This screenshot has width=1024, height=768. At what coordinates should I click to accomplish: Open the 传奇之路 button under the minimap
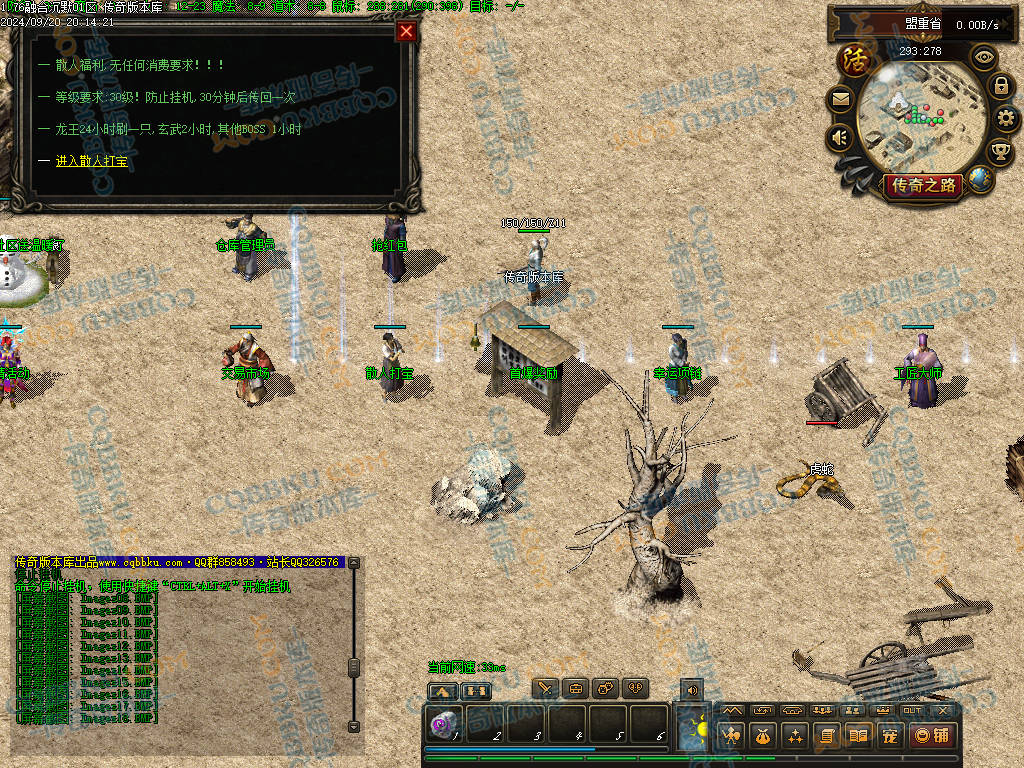(923, 185)
